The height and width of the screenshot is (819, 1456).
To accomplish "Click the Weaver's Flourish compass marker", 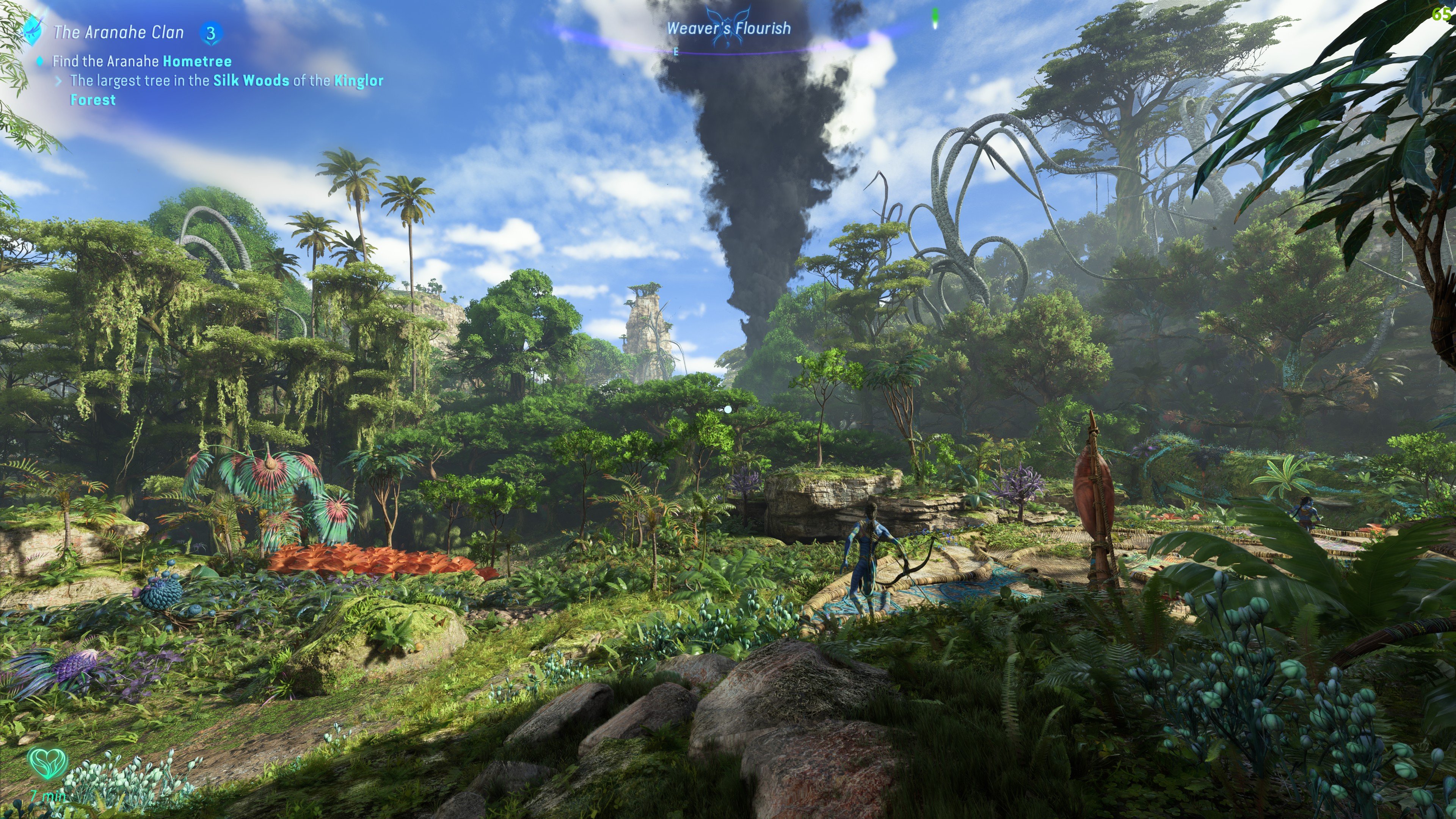I will coord(728,28).
